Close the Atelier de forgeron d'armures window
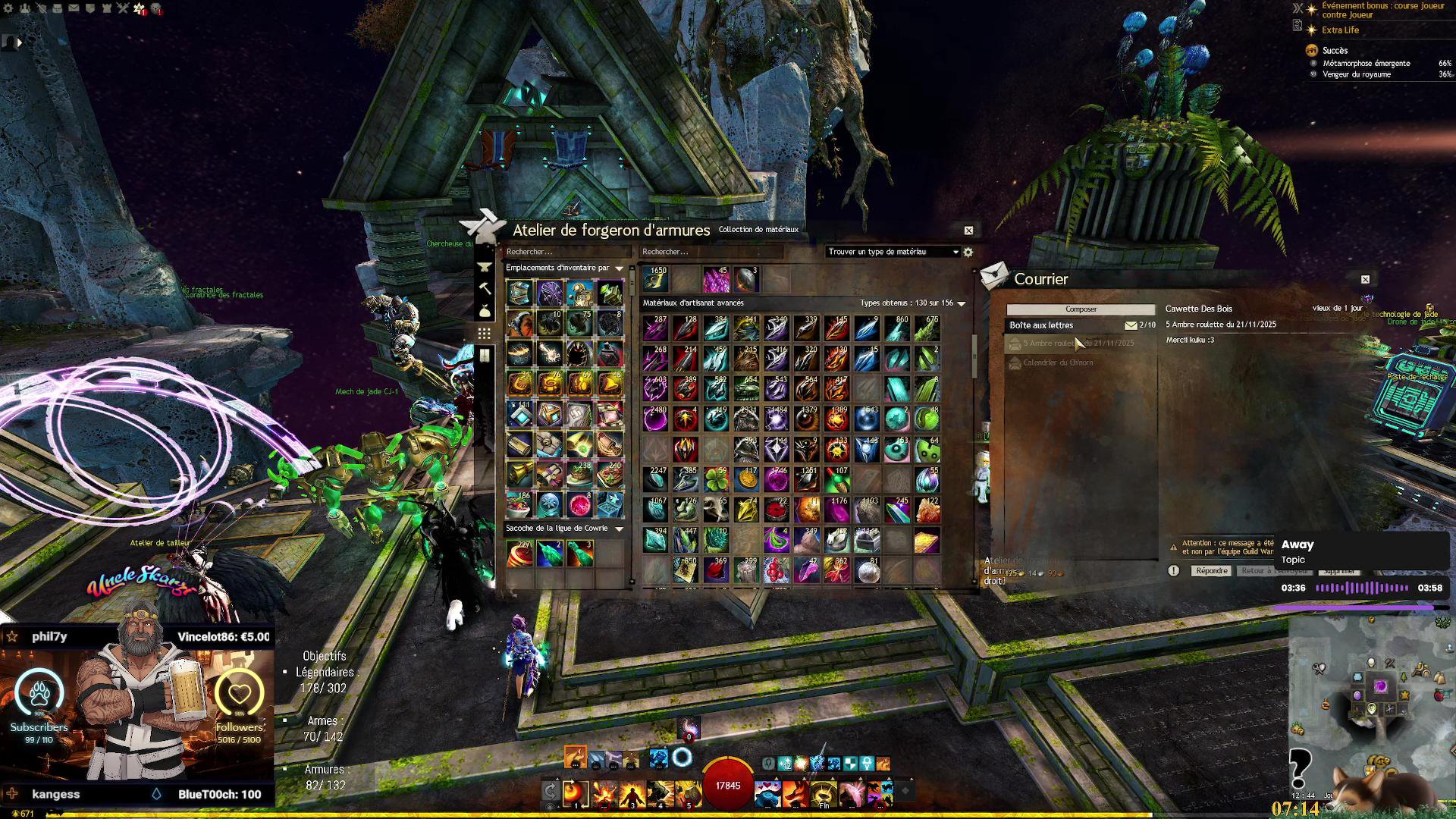 click(x=968, y=231)
